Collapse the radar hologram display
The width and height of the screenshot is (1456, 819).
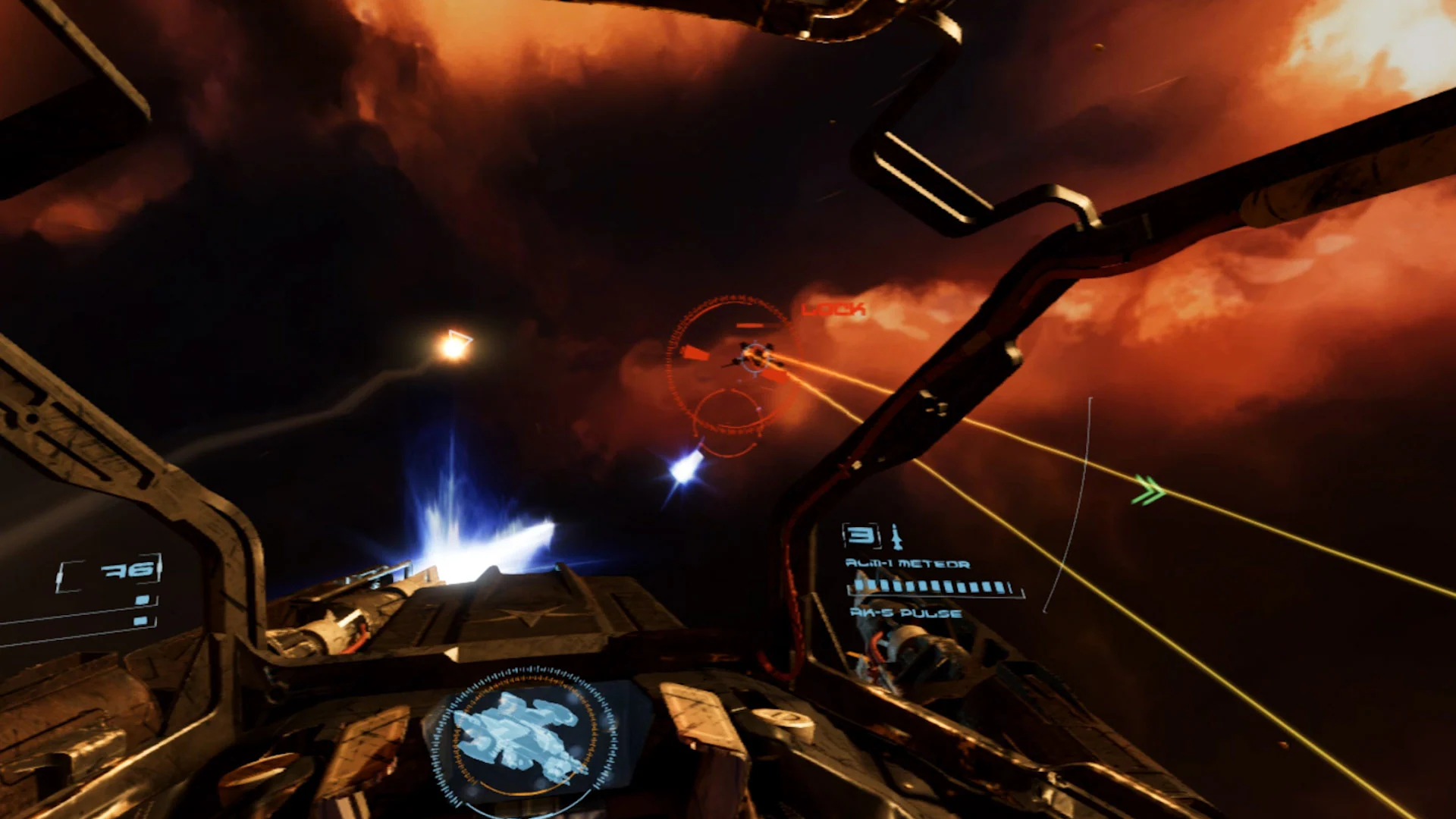pyautogui.click(x=523, y=743)
